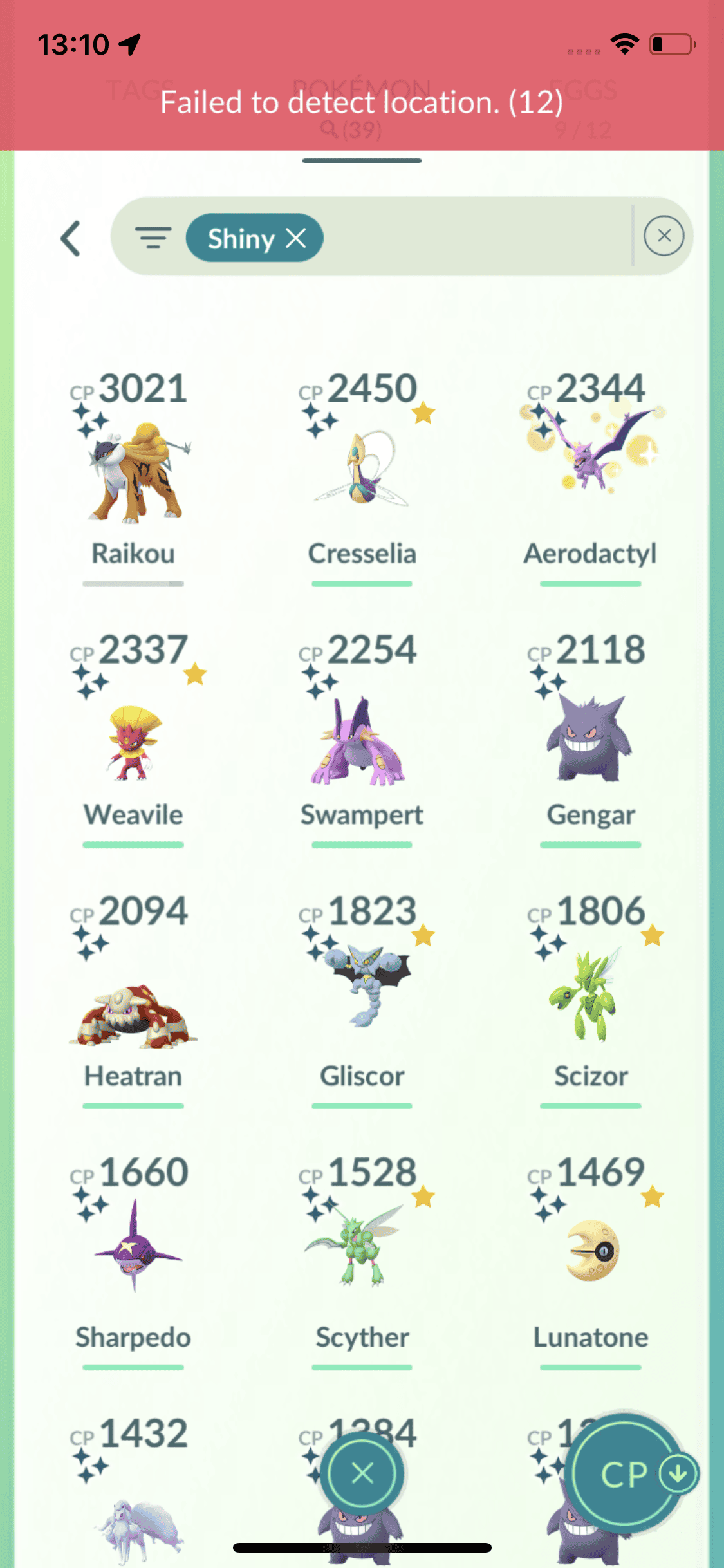The width and height of the screenshot is (724, 1568).
Task: Choose the Gliscor with CP 1823
Action: [x=362, y=1004]
